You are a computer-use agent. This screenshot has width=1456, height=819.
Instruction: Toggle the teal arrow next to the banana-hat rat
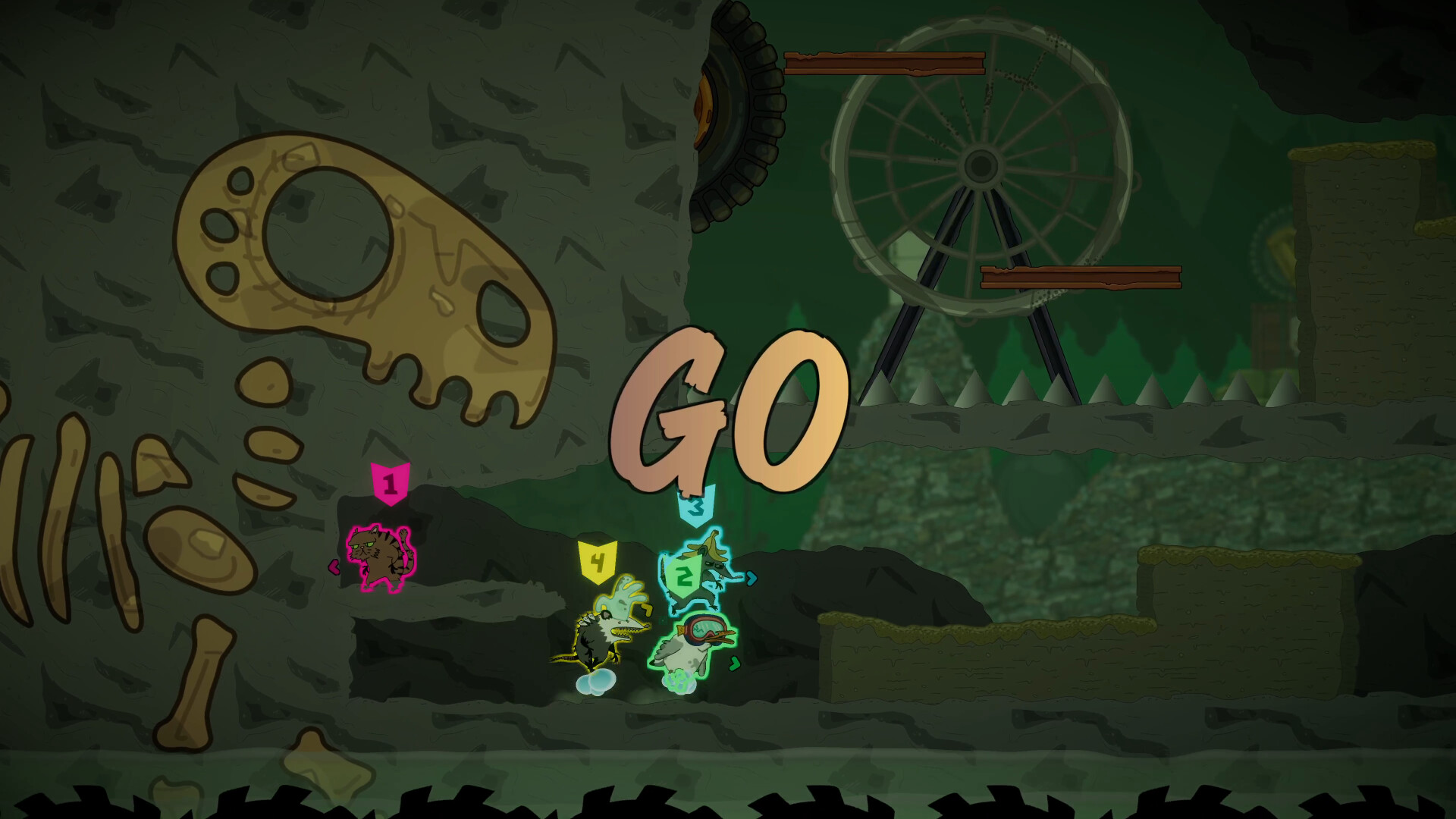pyautogui.click(x=751, y=579)
